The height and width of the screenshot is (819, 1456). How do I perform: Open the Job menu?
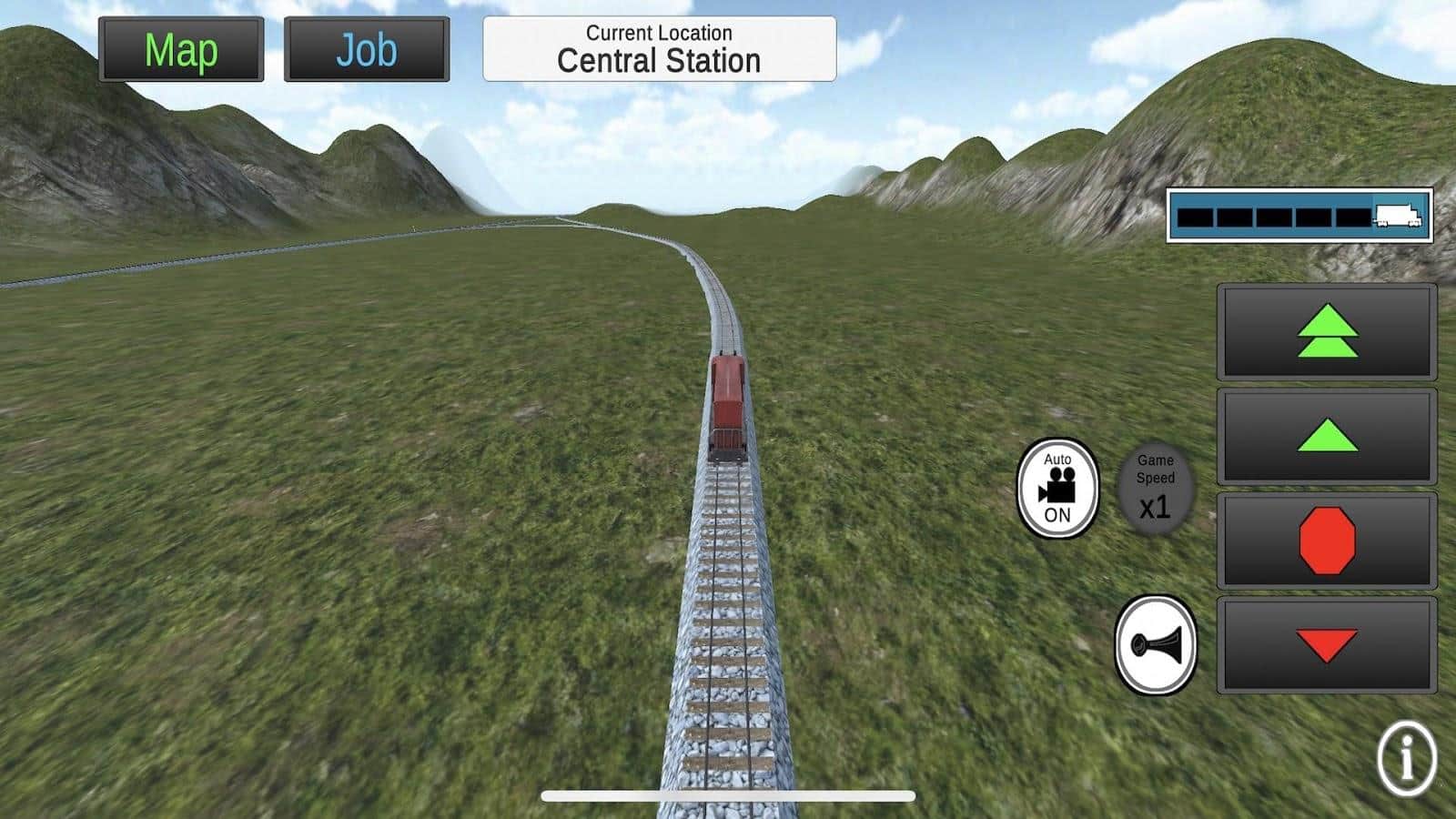(367, 50)
